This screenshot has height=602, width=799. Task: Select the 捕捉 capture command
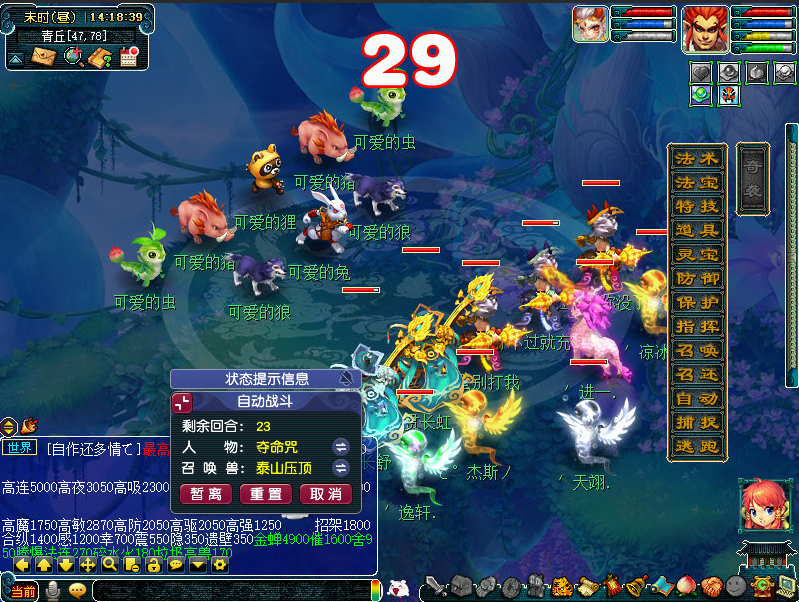(697, 423)
